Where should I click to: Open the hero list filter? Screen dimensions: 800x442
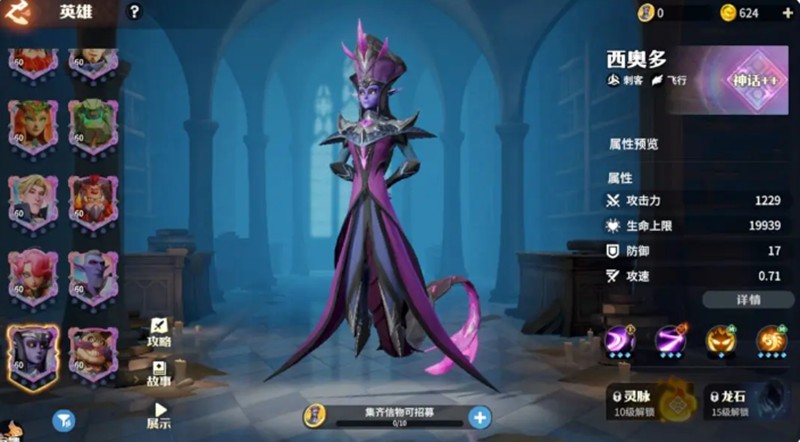(63, 421)
